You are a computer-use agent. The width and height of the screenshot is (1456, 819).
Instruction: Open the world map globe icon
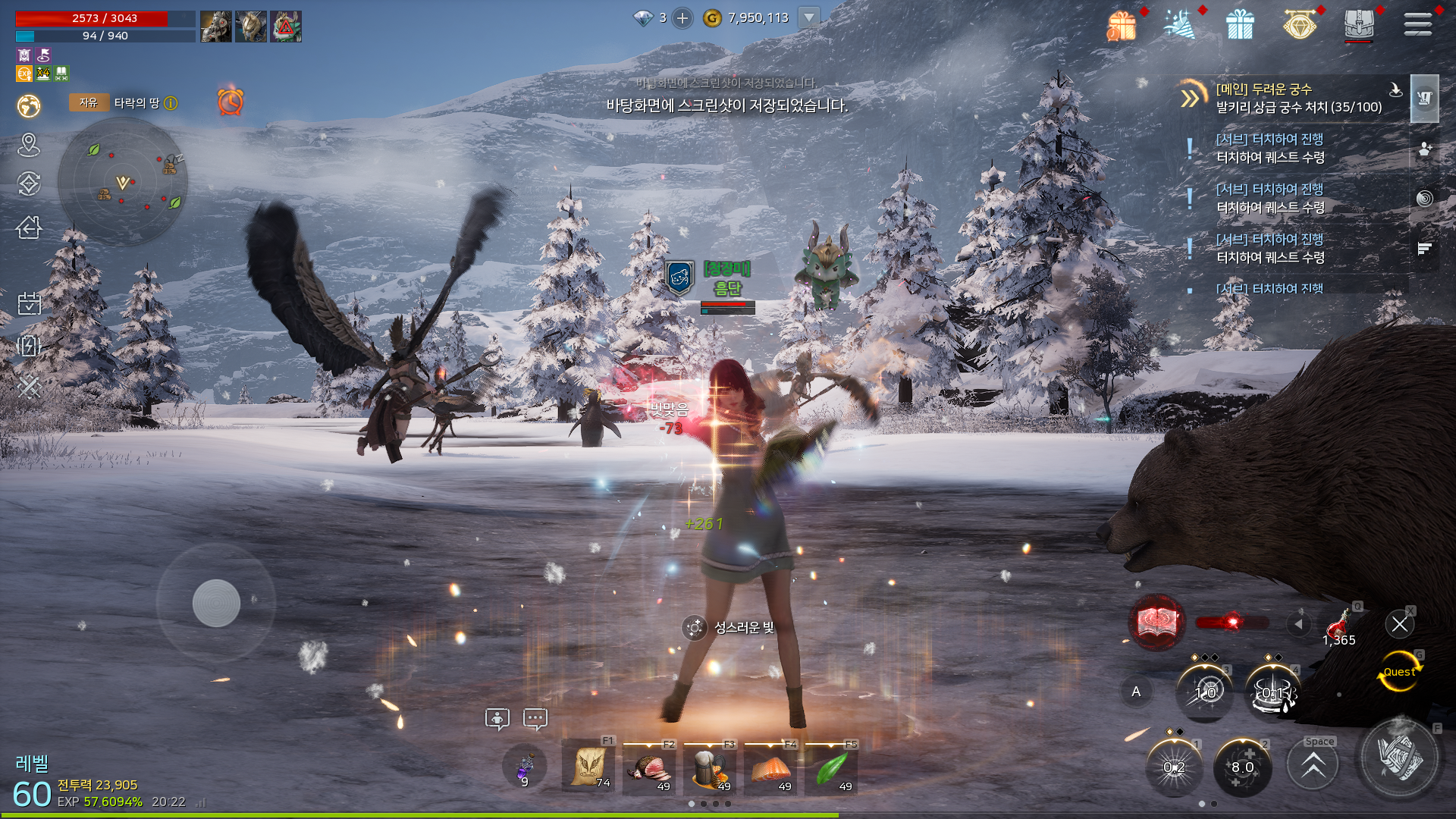tap(29, 105)
